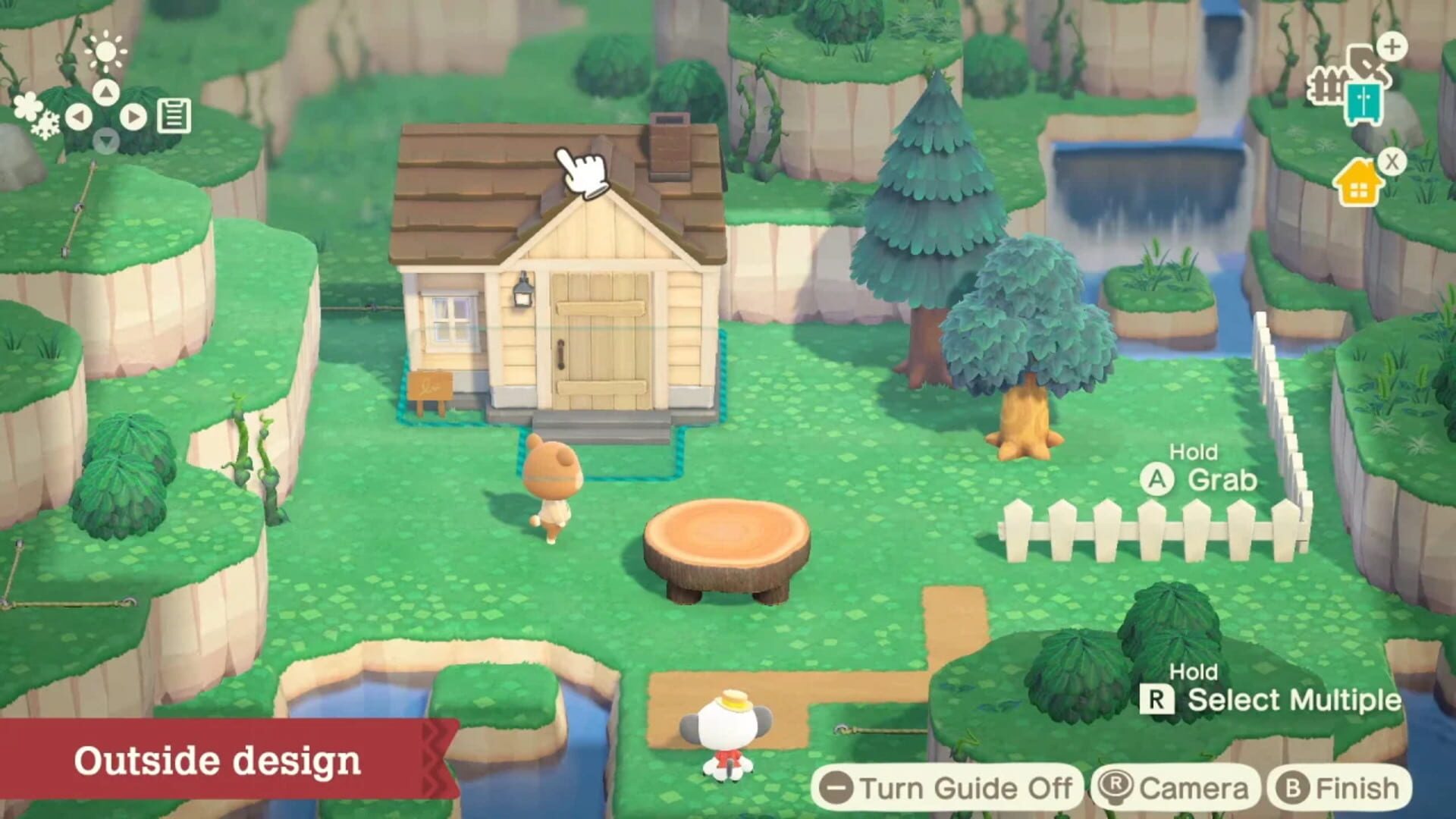
Task: Select the flower season icon
Action: (28, 105)
